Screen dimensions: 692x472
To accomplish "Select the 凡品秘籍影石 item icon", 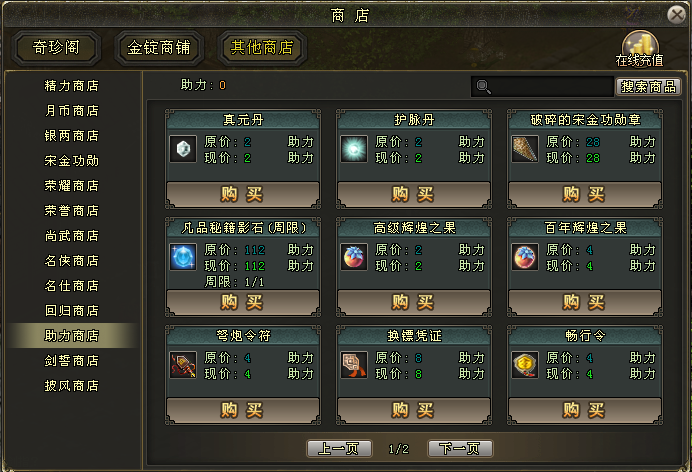I will (x=182, y=257).
